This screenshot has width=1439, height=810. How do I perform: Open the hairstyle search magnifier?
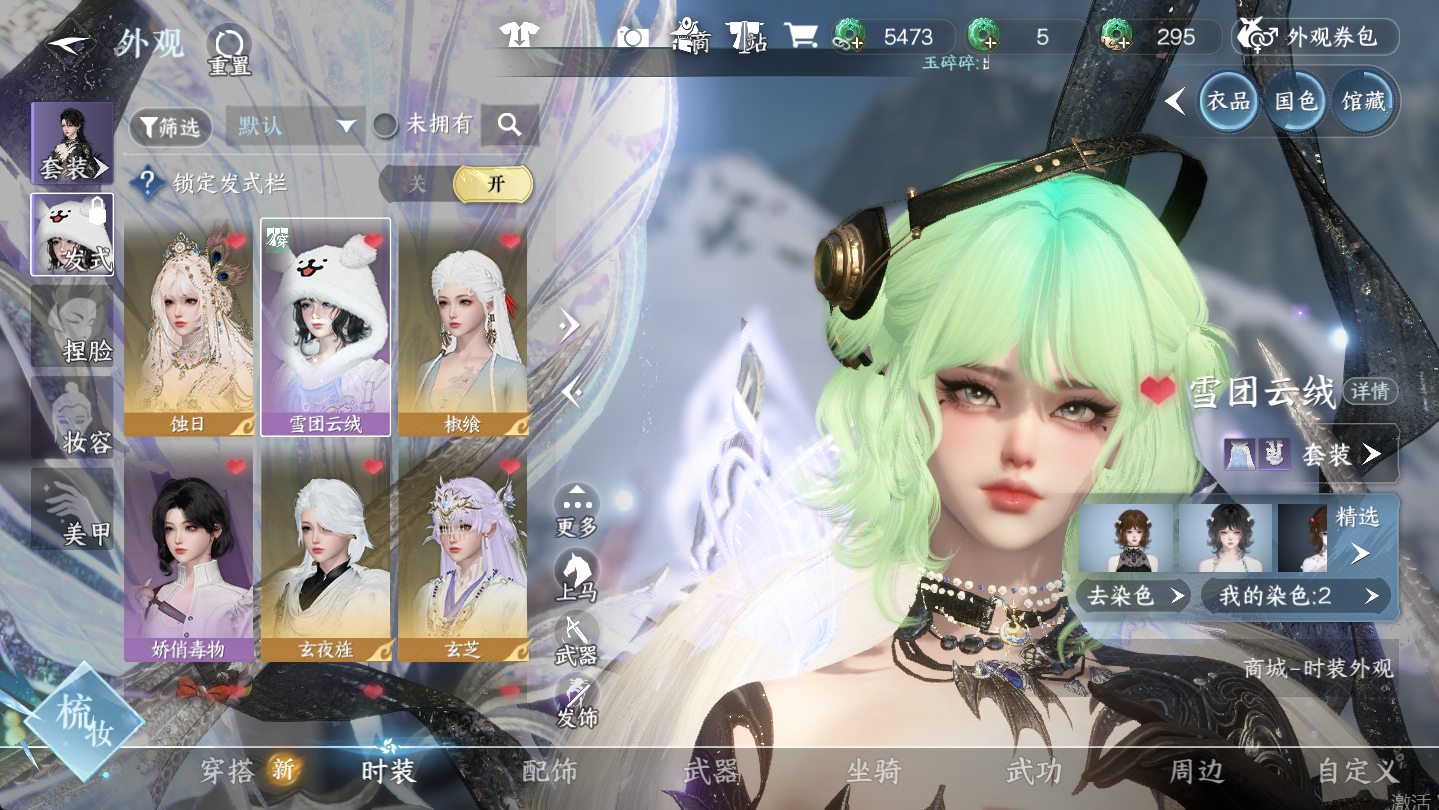tap(509, 125)
